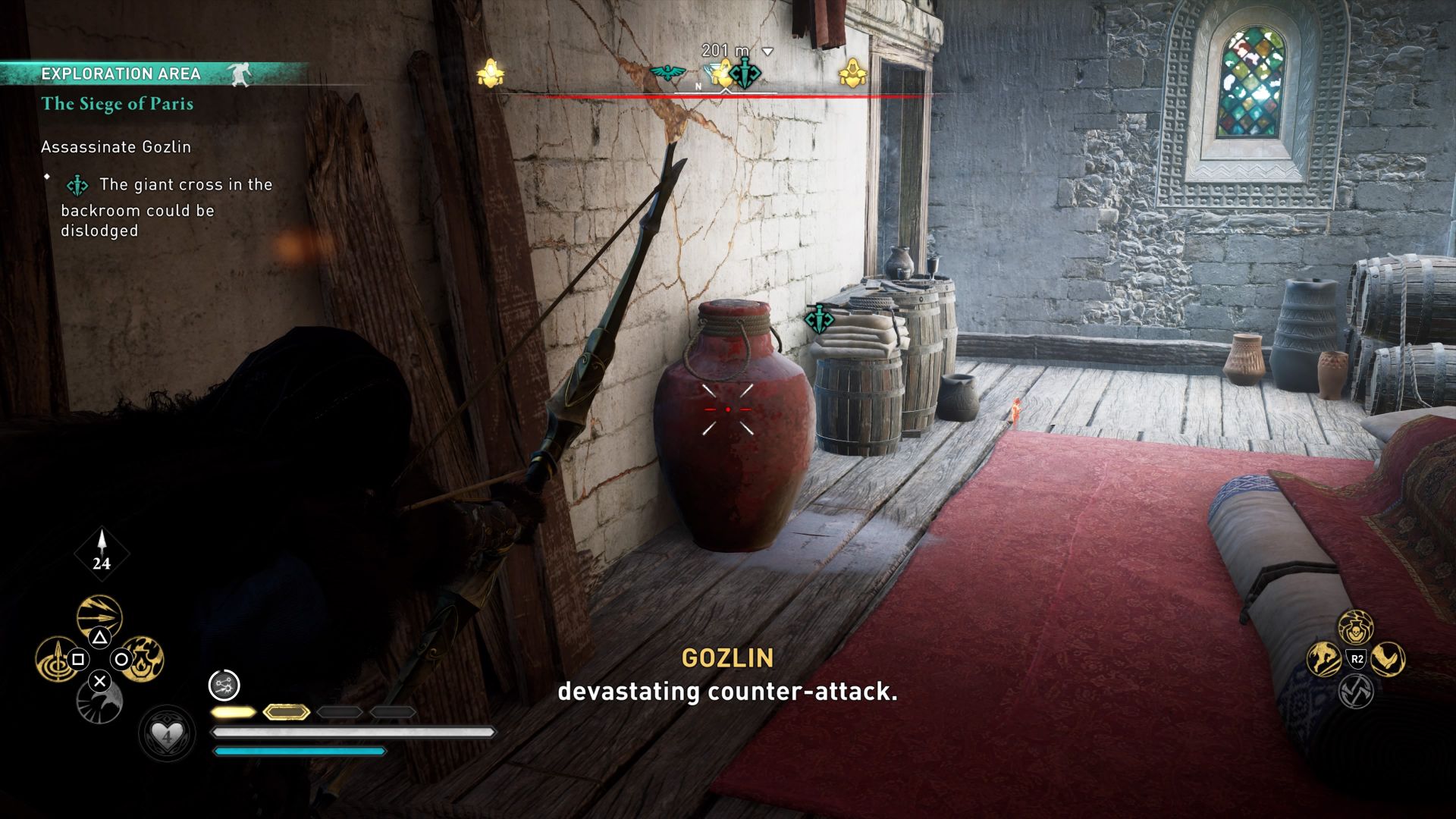1456x819 pixels.
Task: Toggle the Circle button prompt
Action: click(x=121, y=658)
